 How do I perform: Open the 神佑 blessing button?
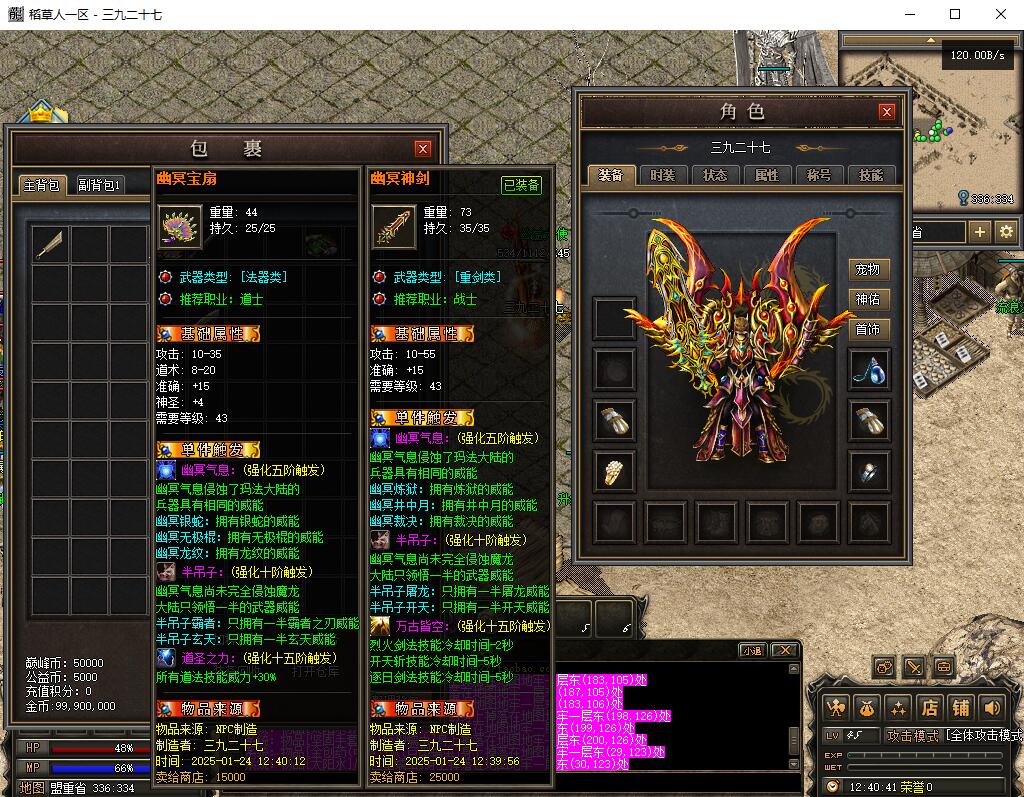(x=867, y=299)
